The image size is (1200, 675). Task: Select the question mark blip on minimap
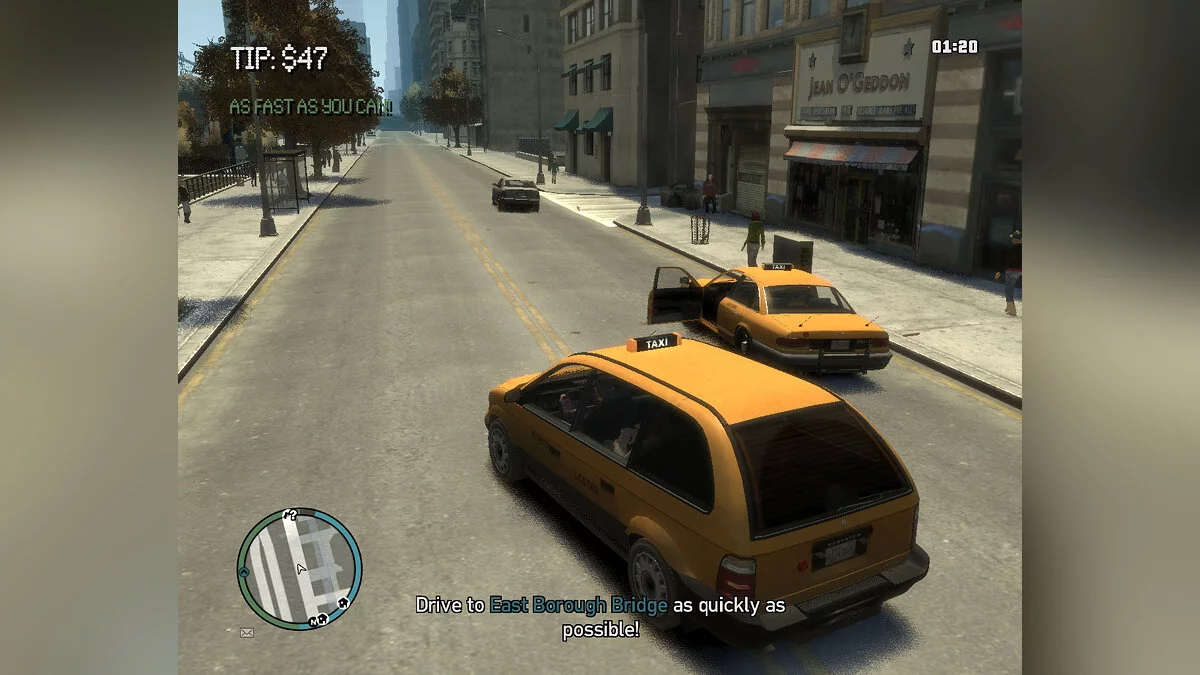(x=292, y=516)
